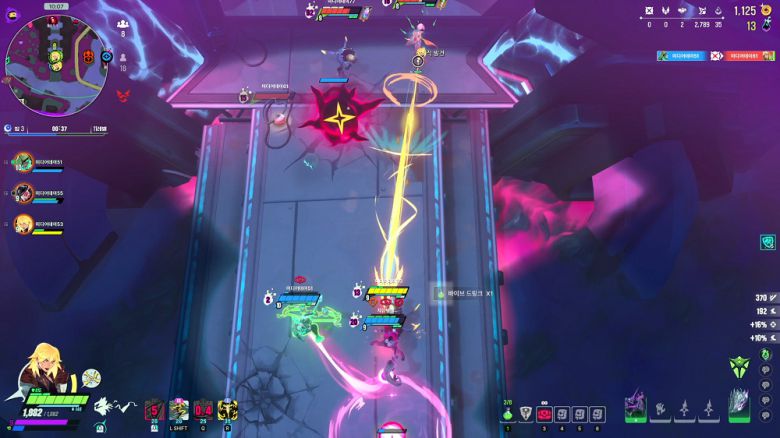Click the circular minimap

pyautogui.click(x=55, y=62)
